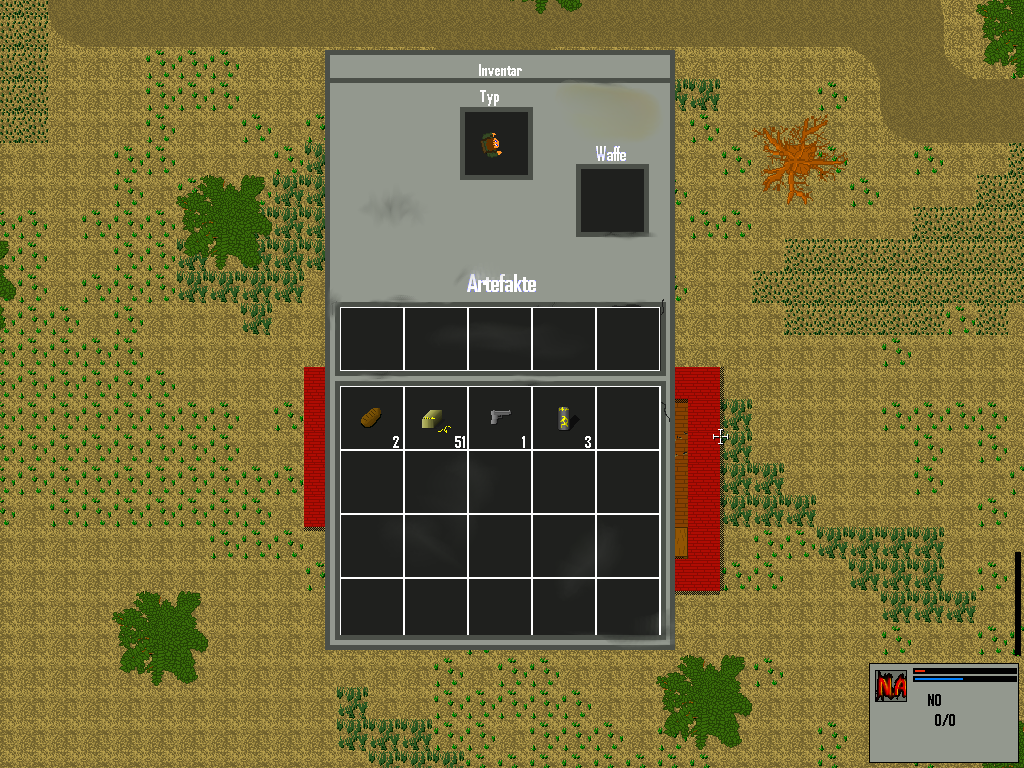Select the character portrait under Typ
This screenshot has width=1024, height=768.
496,144
